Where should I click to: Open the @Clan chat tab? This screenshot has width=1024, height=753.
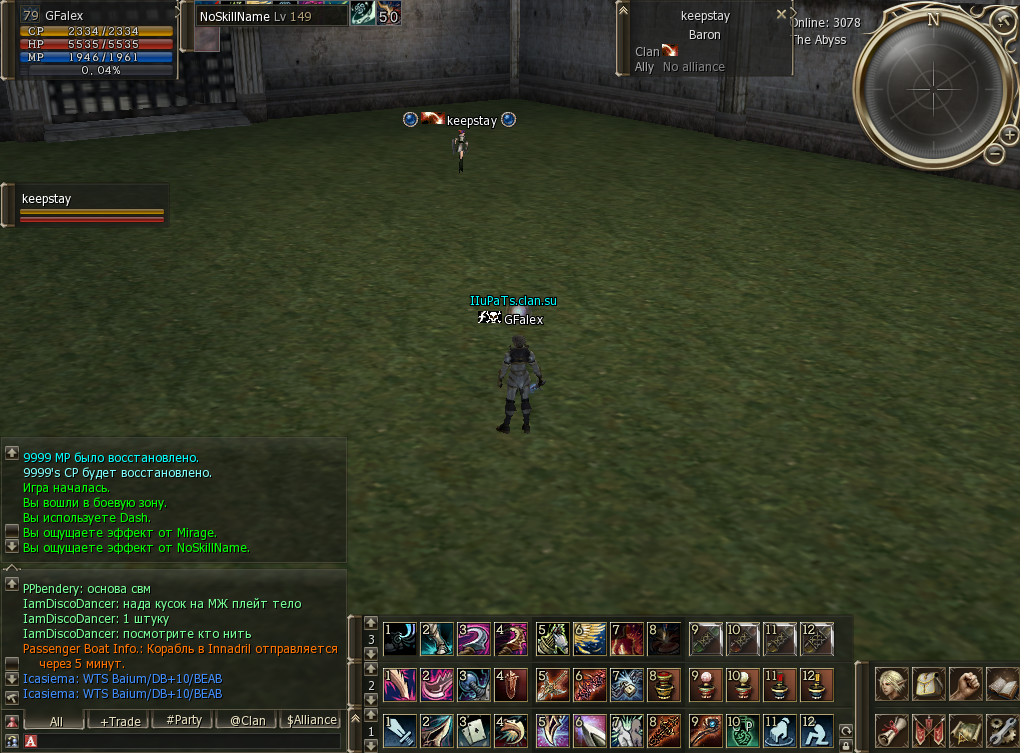[x=248, y=720]
